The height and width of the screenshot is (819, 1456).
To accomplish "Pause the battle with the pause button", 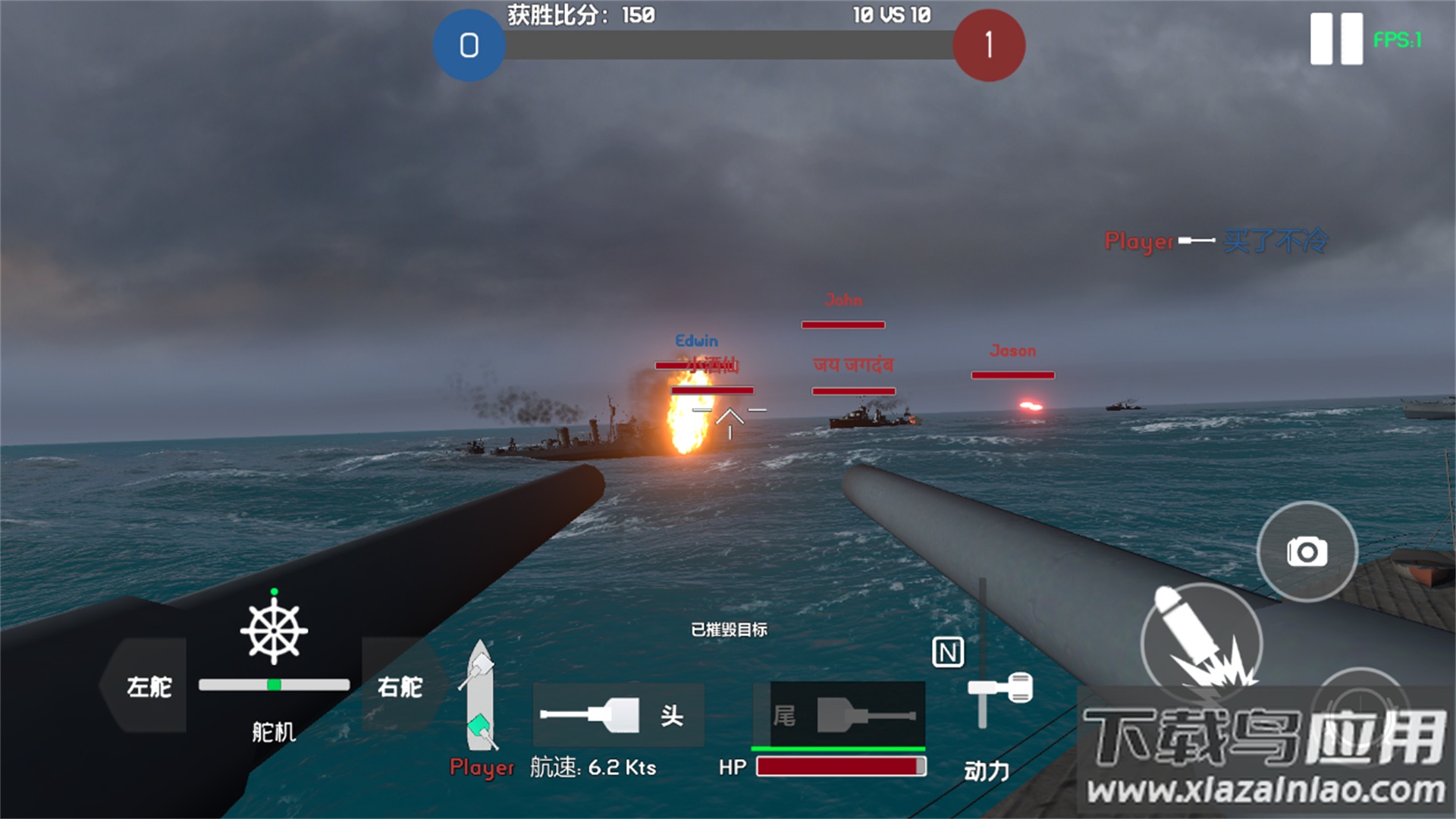I will [x=1335, y=39].
